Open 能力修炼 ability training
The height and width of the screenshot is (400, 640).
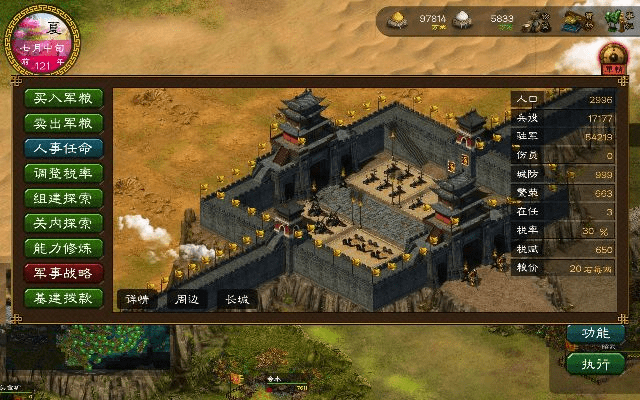(x=63, y=248)
